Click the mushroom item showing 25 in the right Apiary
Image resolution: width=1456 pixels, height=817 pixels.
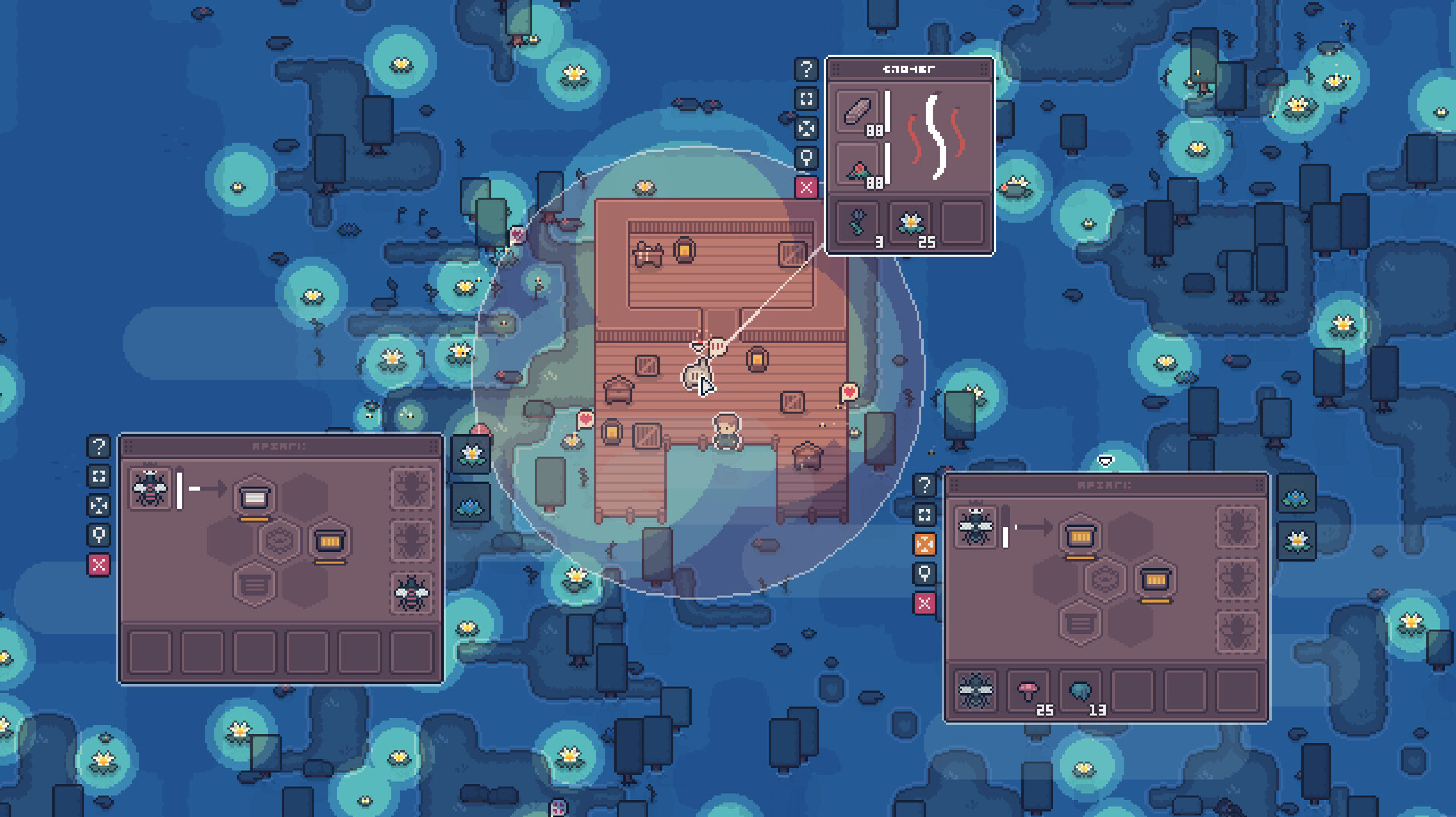coord(1028,689)
